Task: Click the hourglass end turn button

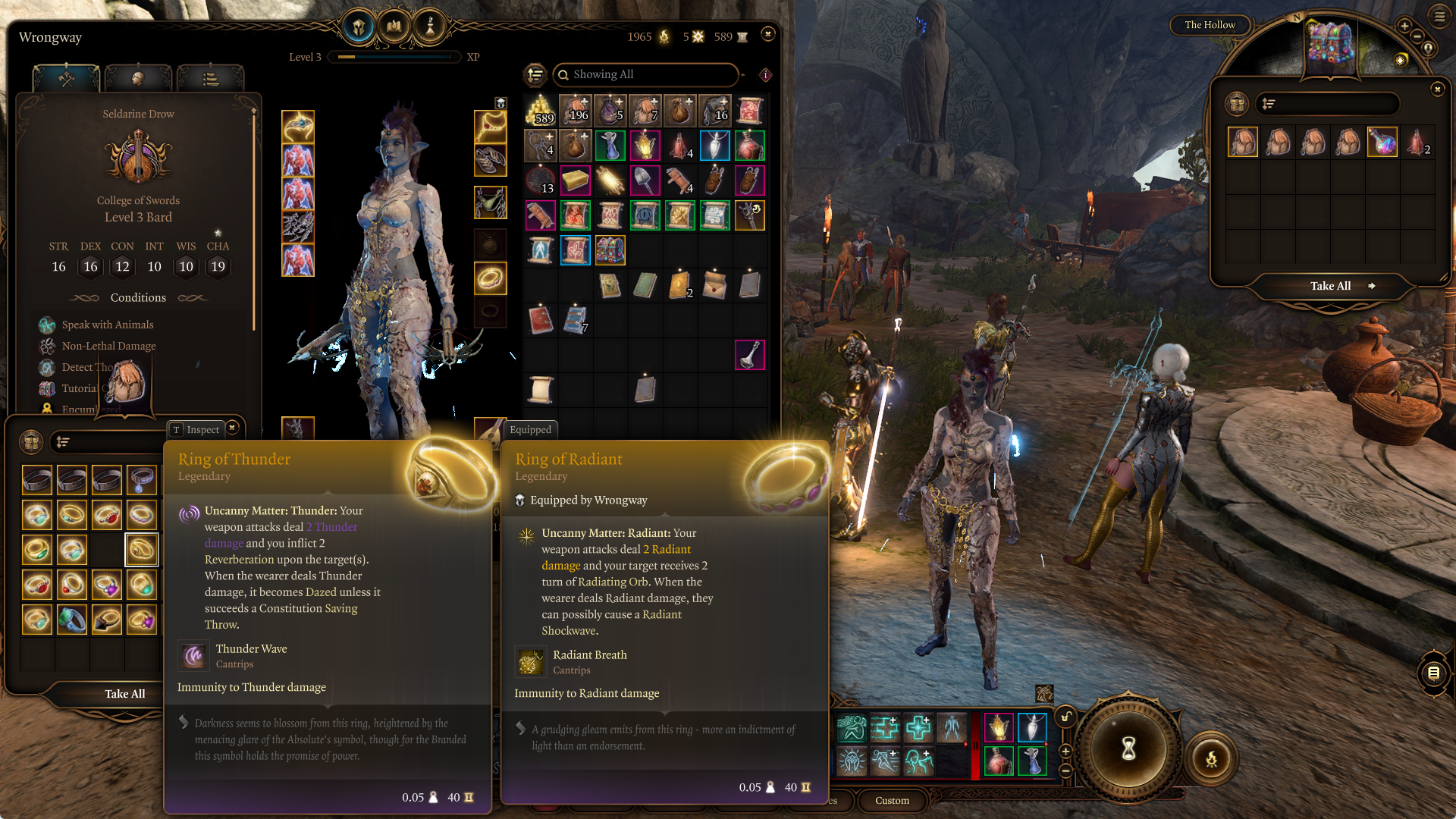Action: 1128,749
